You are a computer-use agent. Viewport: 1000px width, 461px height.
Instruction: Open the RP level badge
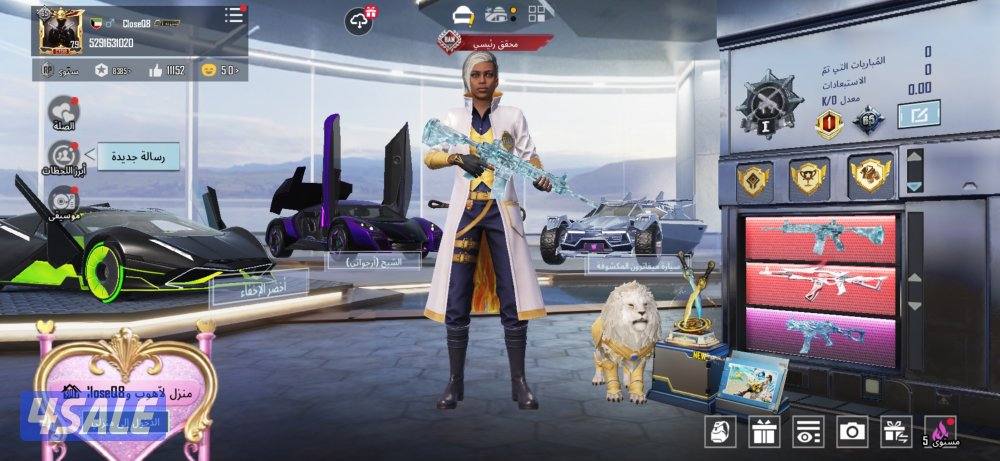[x=47, y=70]
